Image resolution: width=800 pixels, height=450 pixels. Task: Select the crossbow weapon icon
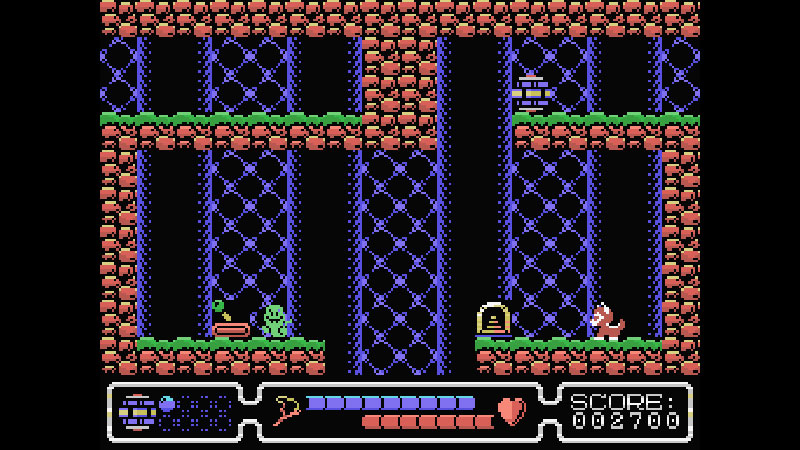[286, 410]
